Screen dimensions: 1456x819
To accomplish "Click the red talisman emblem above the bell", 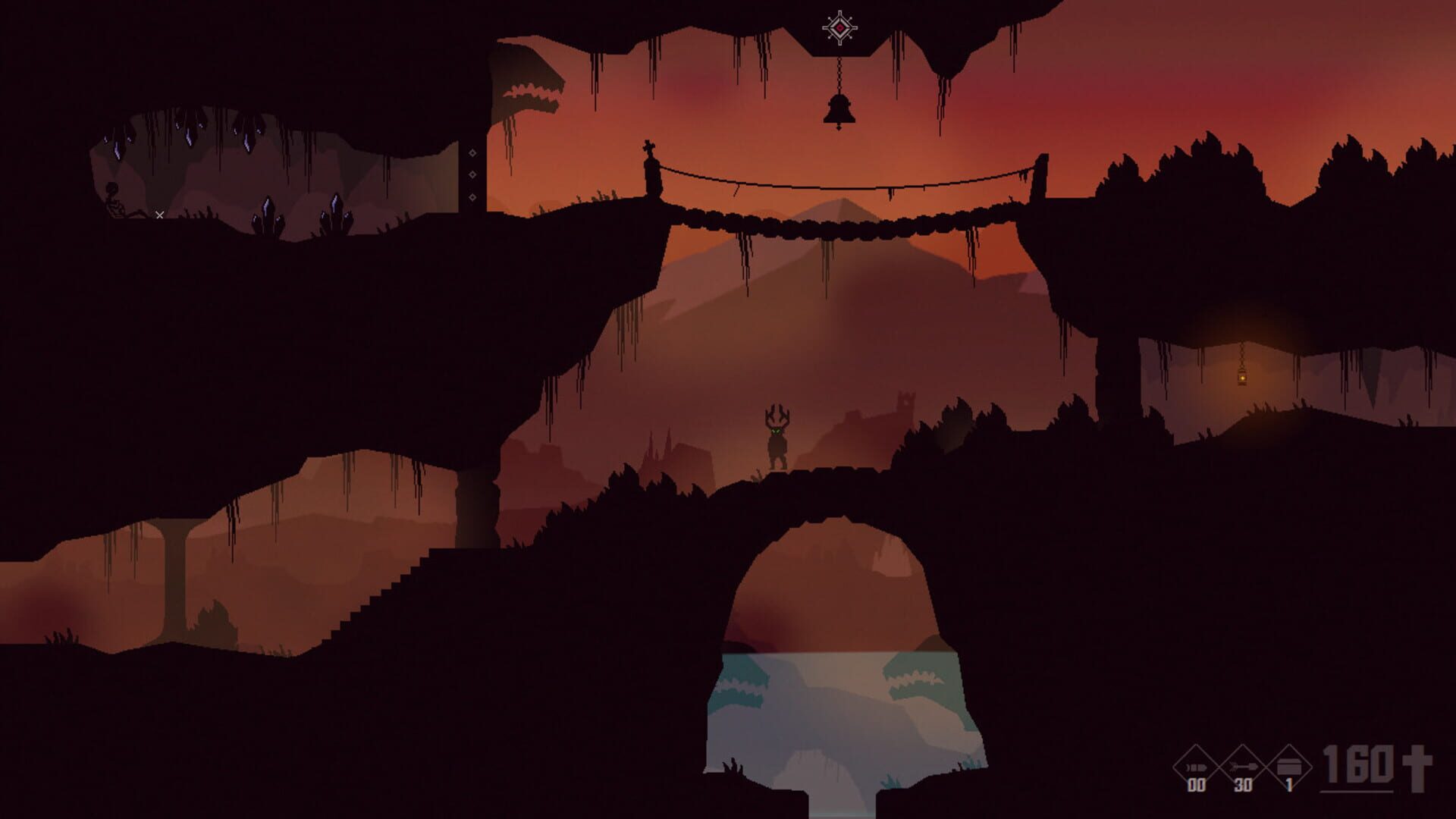I will tap(840, 27).
